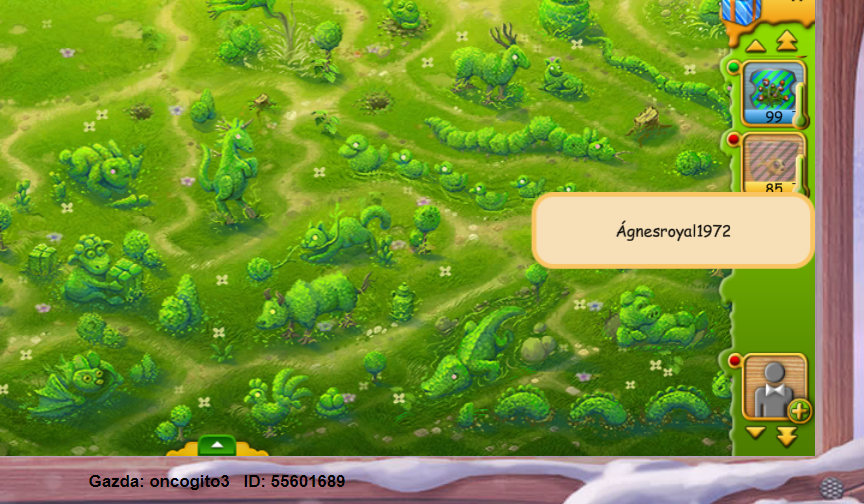Click the Ágnesroyal1972 name tooltip
Viewport: 864px width, 504px height.
(673, 231)
